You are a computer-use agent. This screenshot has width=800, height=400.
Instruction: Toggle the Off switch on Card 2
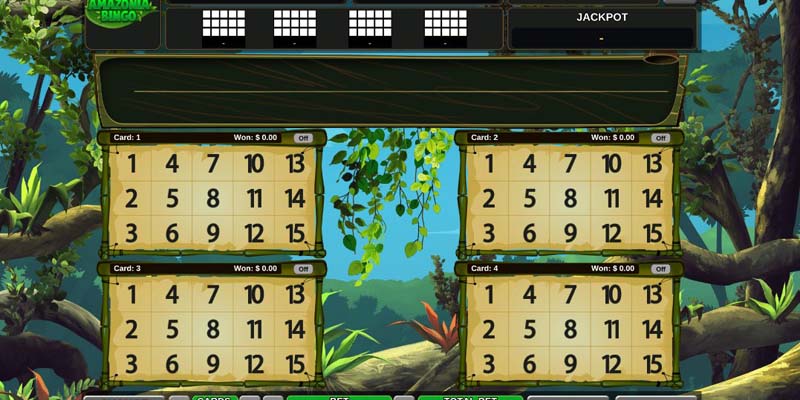tap(660, 138)
